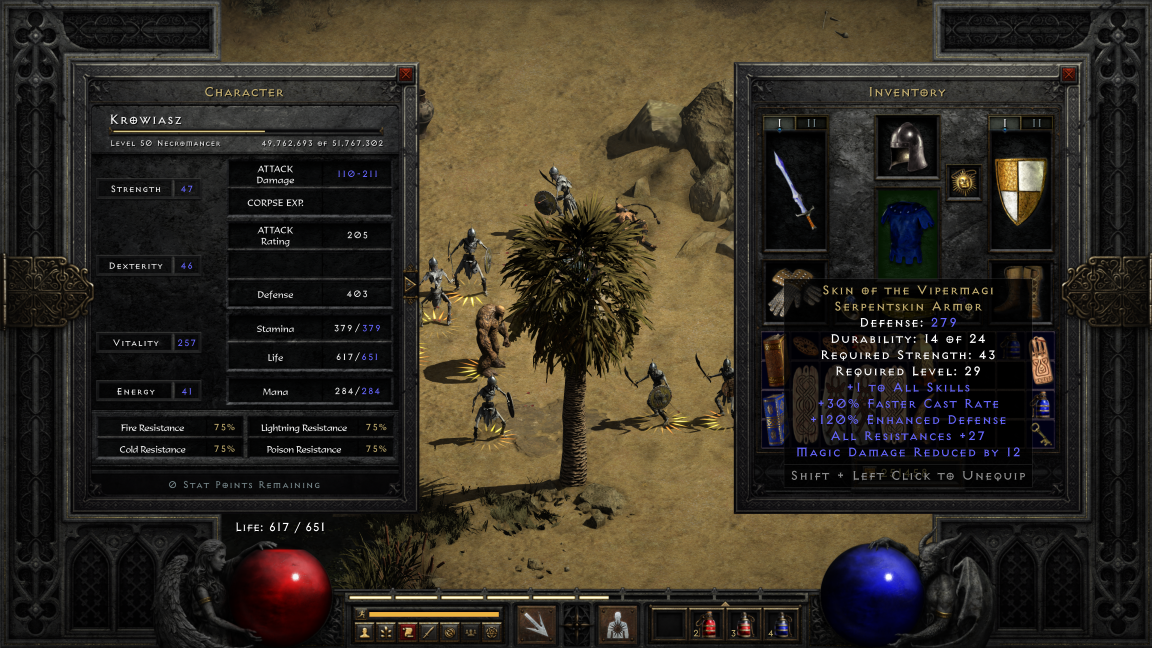The width and height of the screenshot is (1152, 648).
Task: Use the blue mana potion in belt slot 4
Action: click(x=782, y=624)
